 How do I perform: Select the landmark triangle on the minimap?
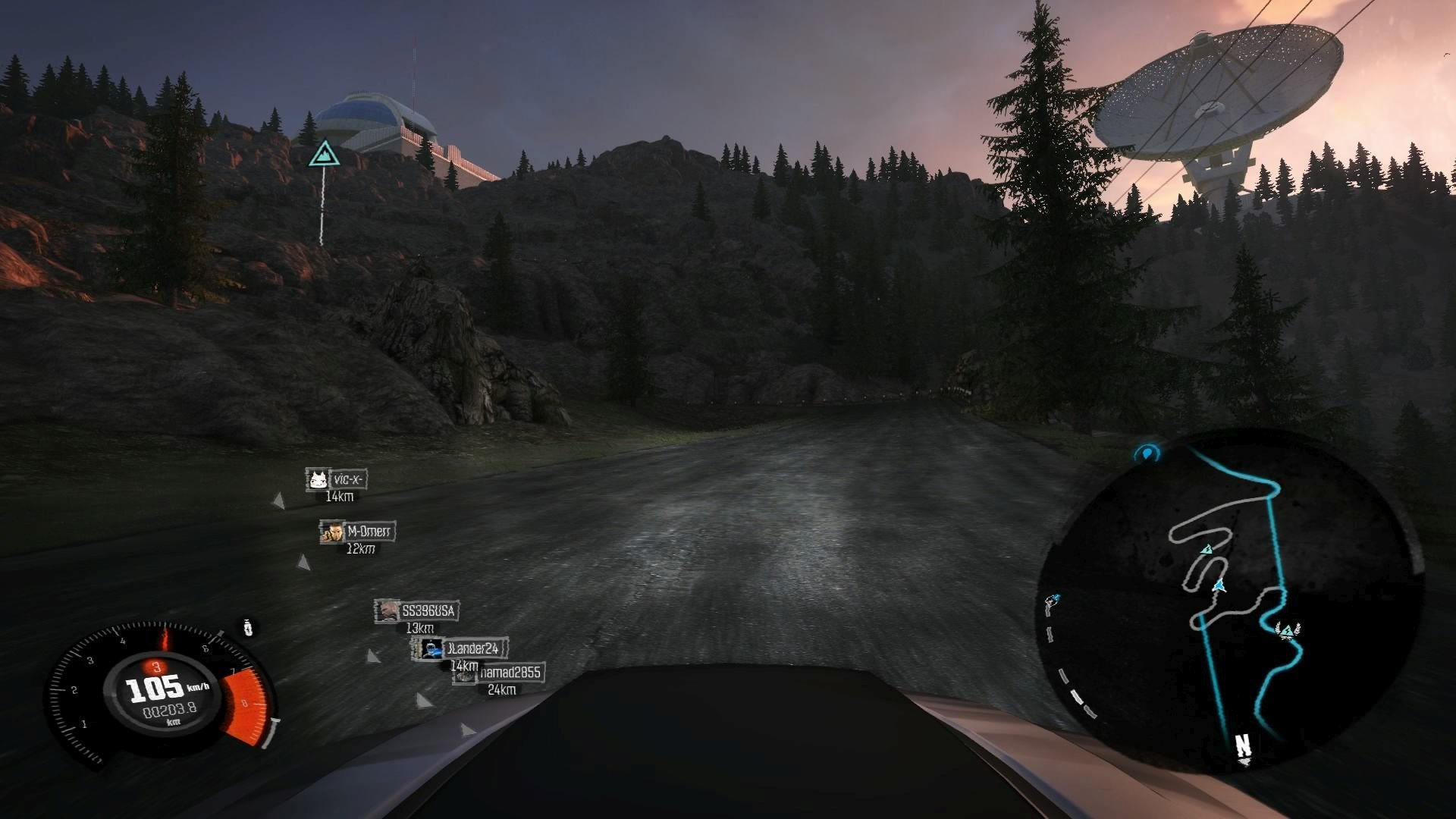tap(1207, 549)
